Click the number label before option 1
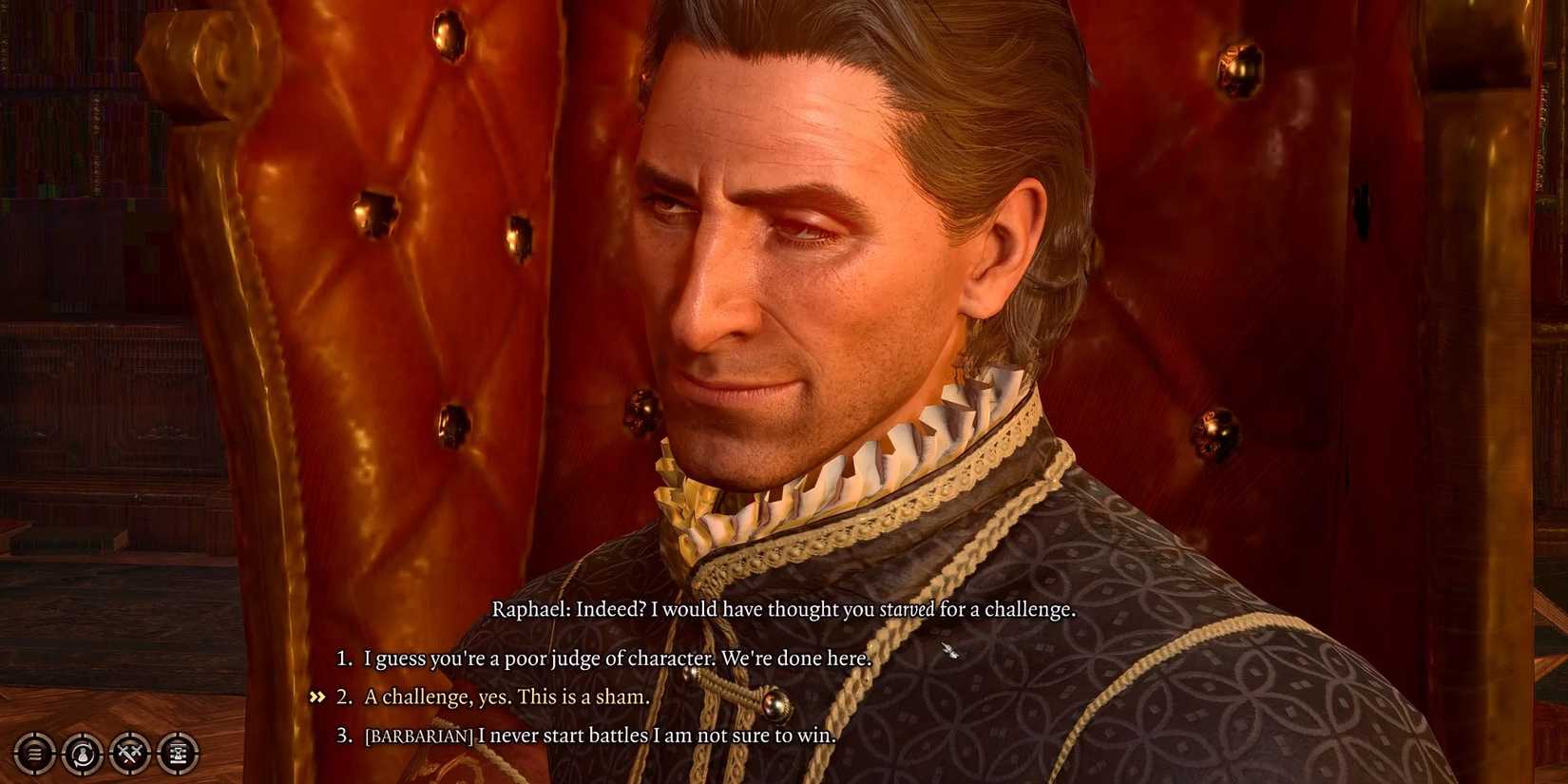Viewport: 1568px width, 784px height. pyautogui.click(x=342, y=658)
